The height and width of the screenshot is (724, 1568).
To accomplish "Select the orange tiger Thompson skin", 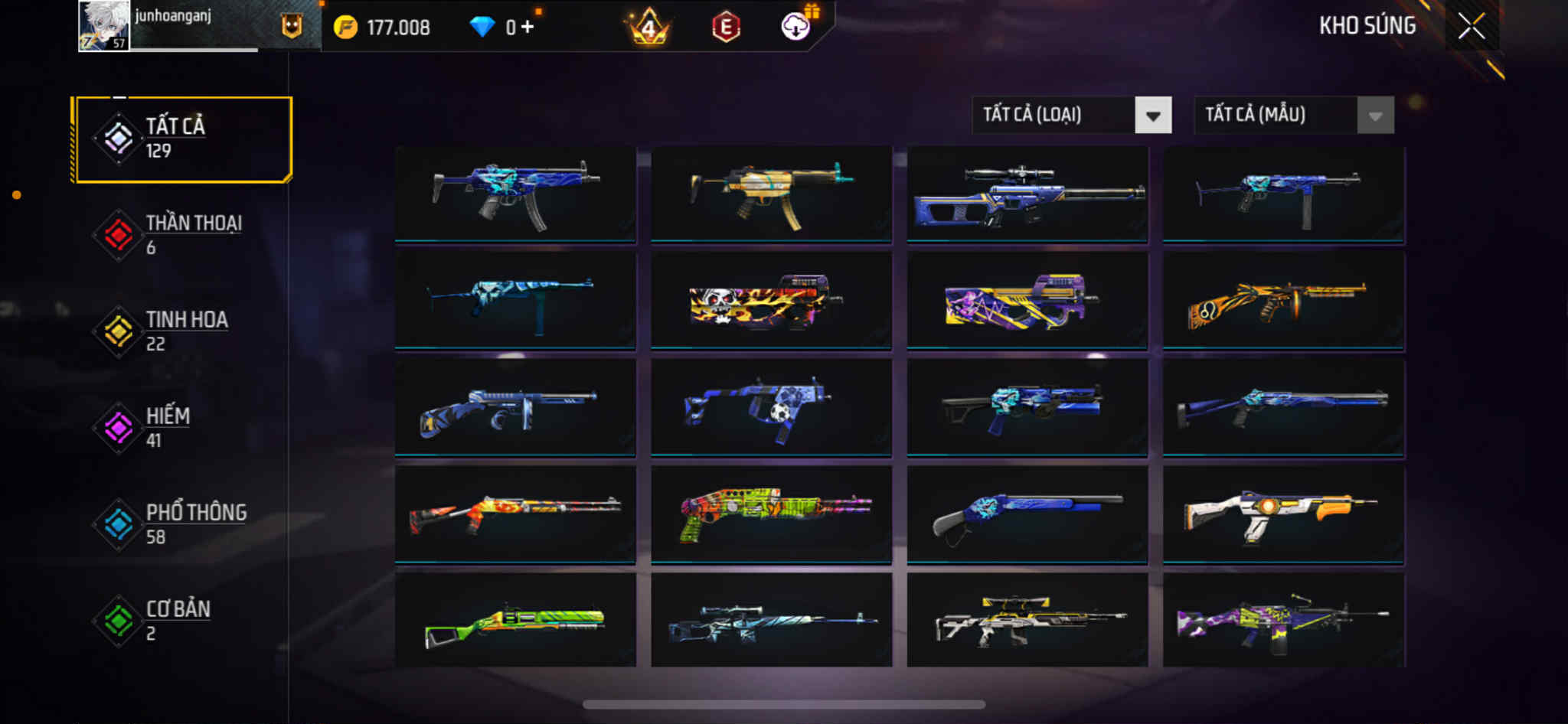I will [1283, 302].
